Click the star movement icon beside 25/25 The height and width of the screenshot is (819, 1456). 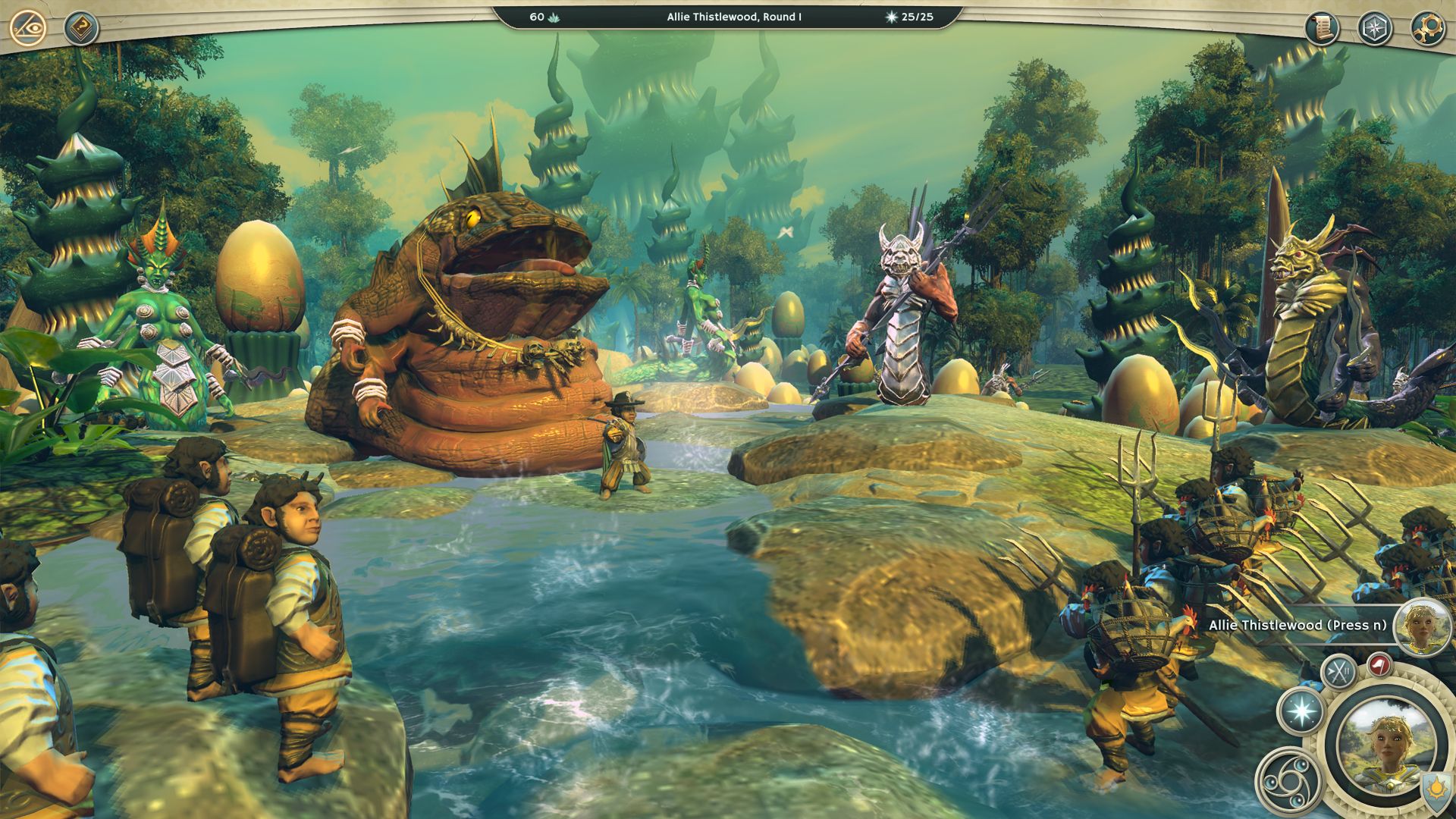pyautogui.click(x=892, y=17)
